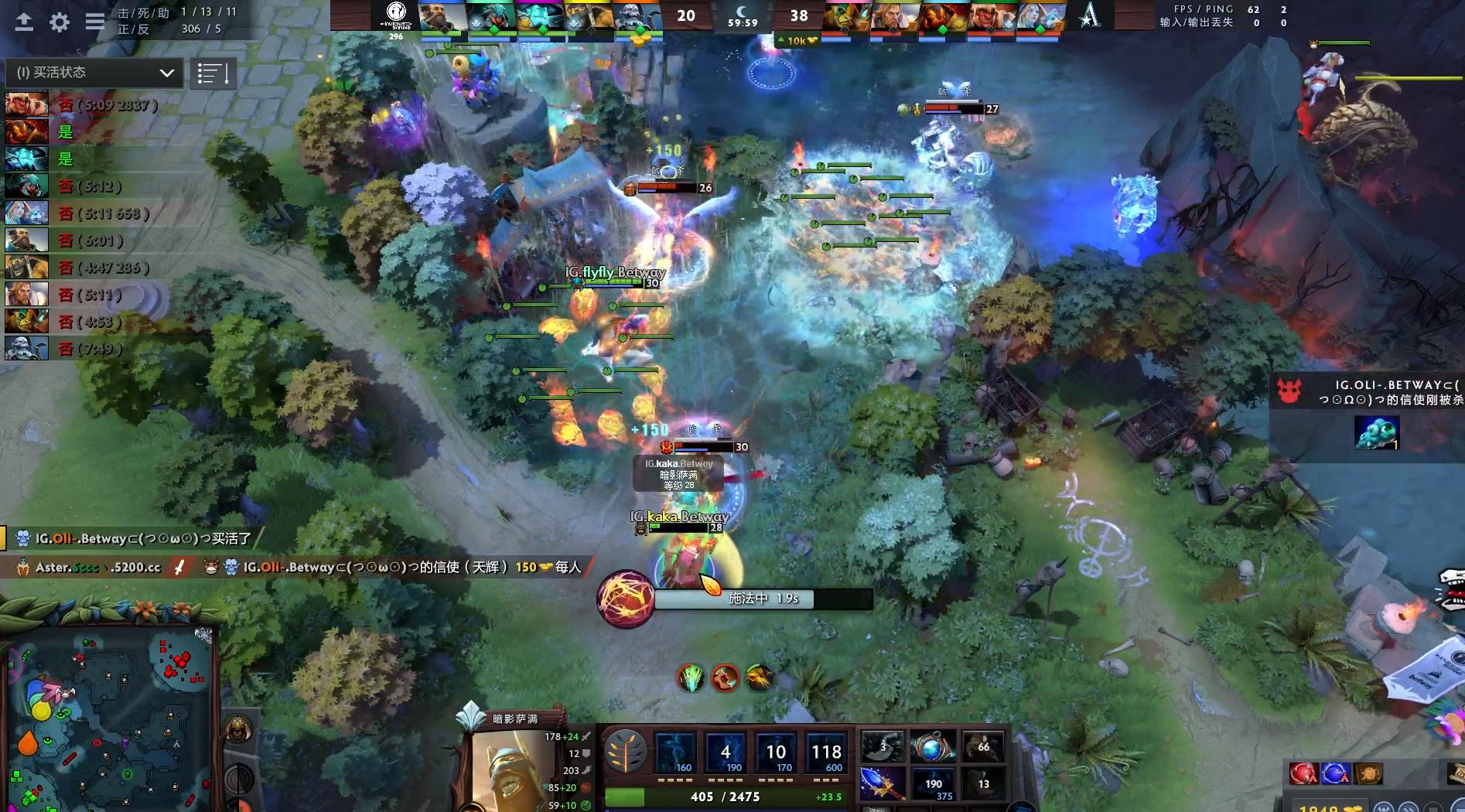The width and height of the screenshot is (1465, 812).
Task: Select the Aether Lens item slot
Action: 931,747
